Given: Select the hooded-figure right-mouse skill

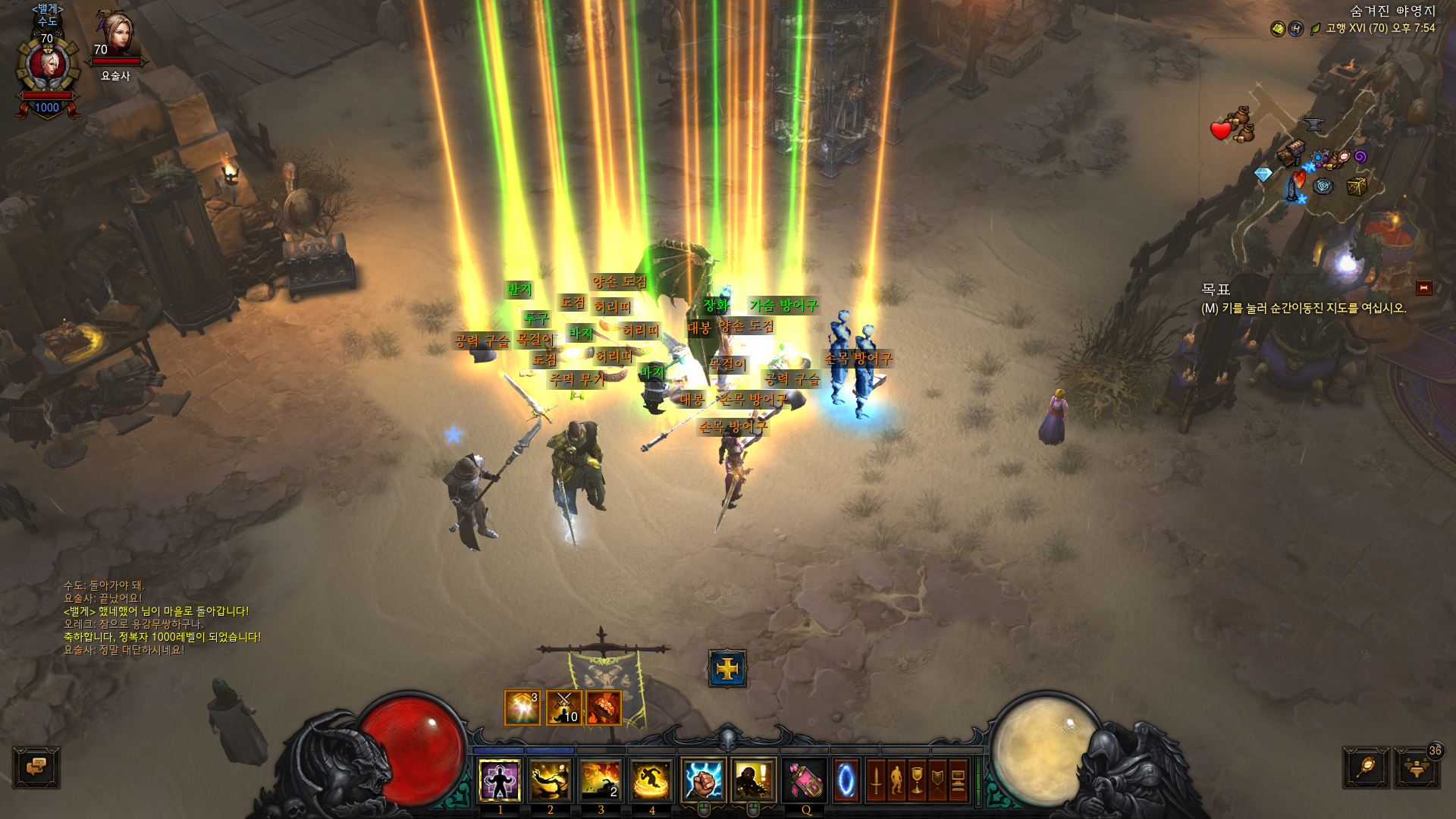Looking at the screenshot, I should tap(753, 780).
